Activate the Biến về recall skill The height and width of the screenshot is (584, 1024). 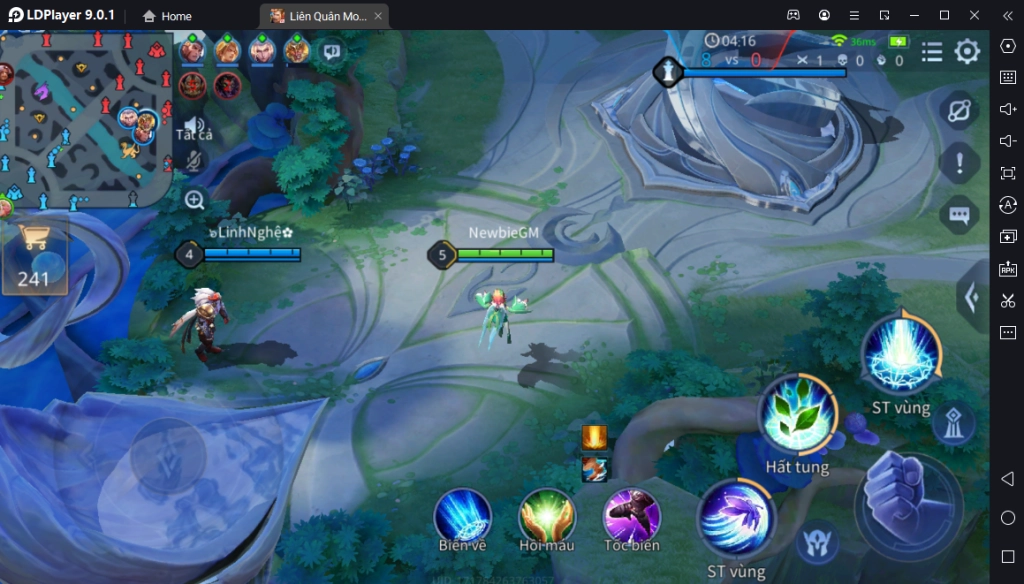tap(462, 517)
